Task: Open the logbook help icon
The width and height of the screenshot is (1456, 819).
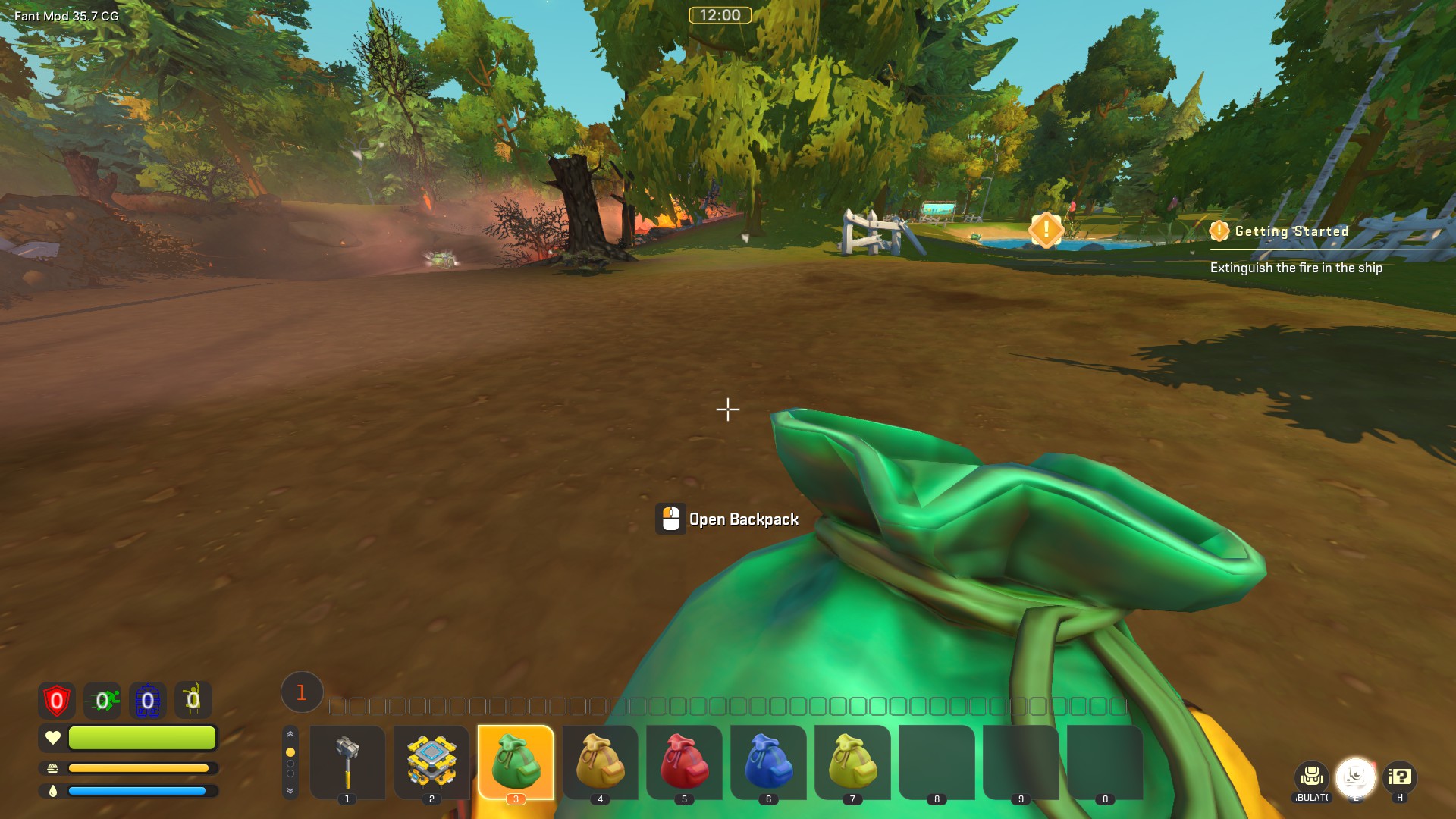Action: pyautogui.click(x=1399, y=777)
